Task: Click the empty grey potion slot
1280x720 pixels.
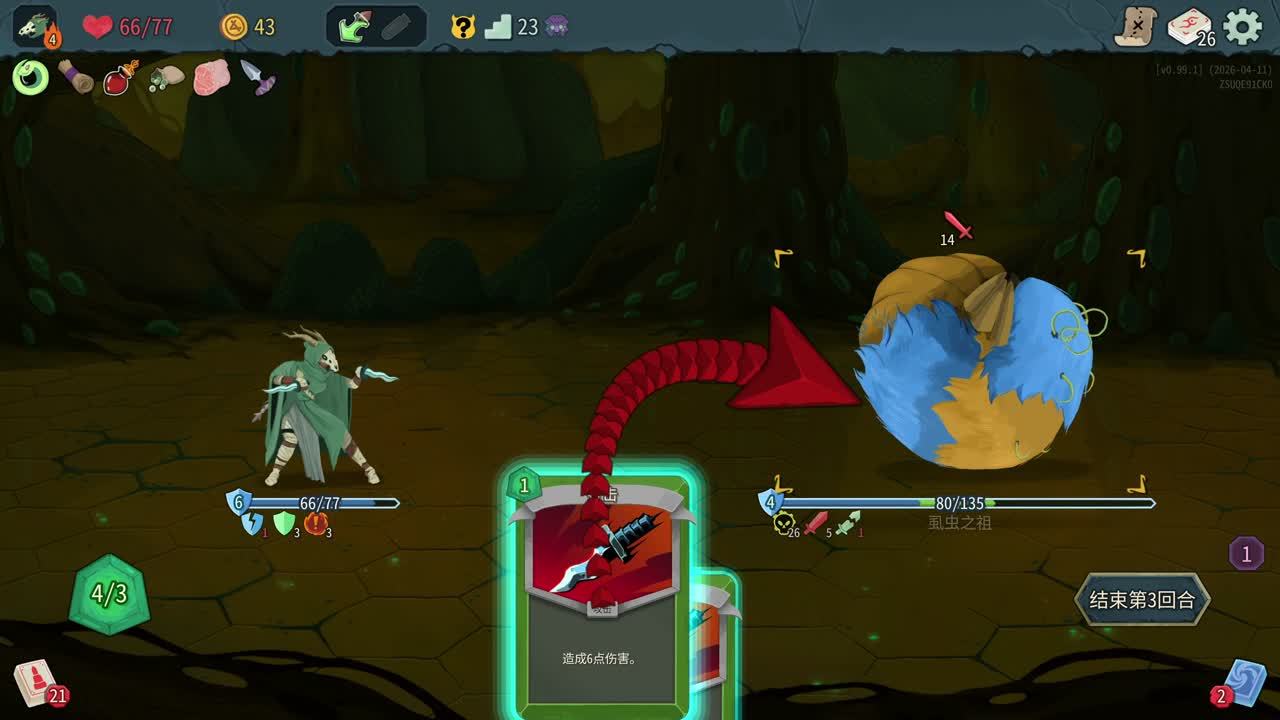Action: (398, 27)
